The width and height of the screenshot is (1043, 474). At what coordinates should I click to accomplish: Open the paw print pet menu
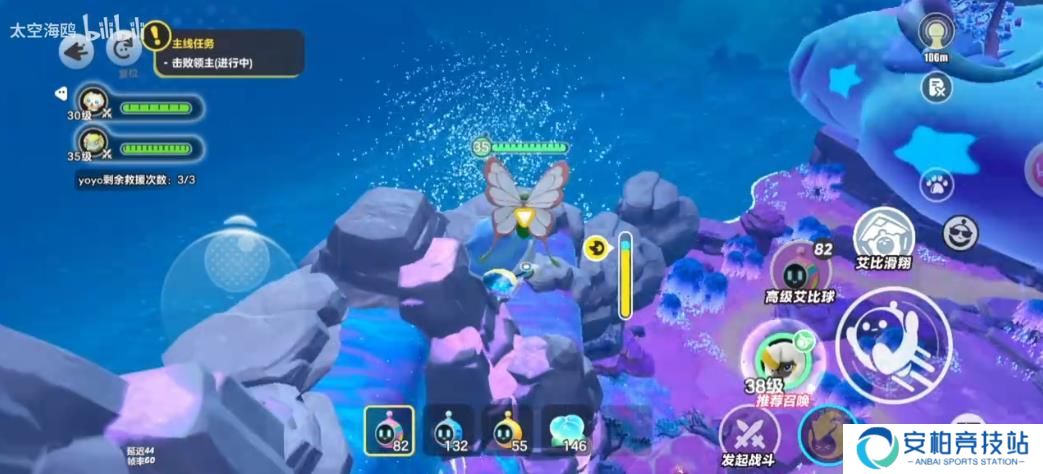point(937,184)
